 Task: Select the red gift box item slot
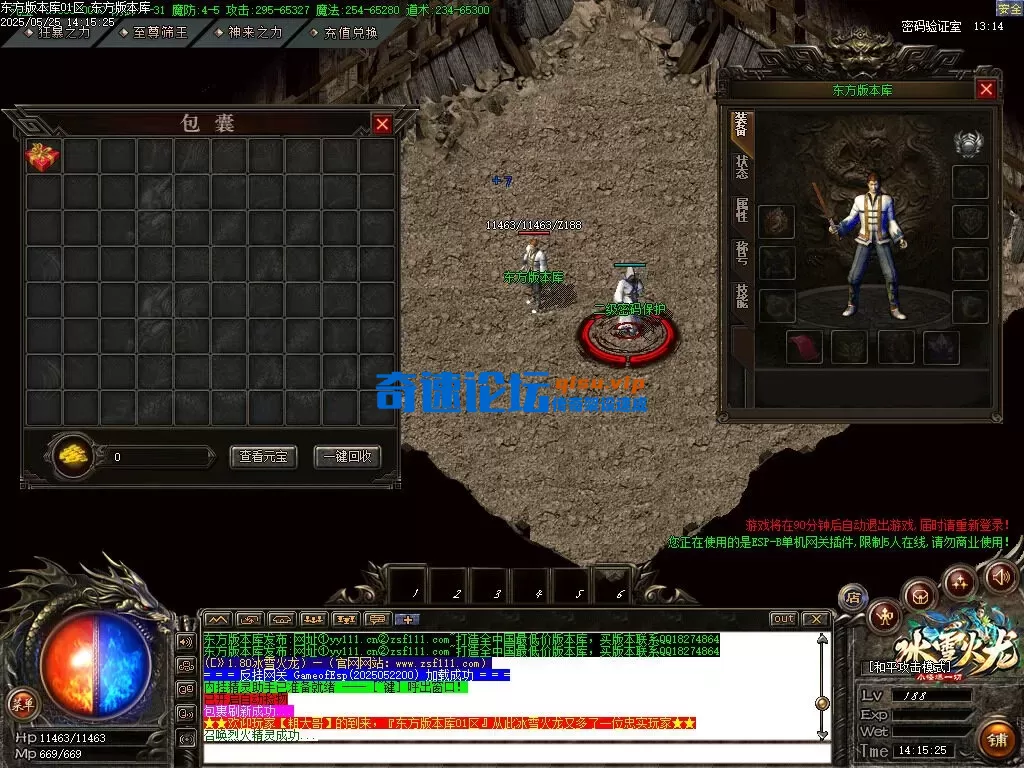43,156
